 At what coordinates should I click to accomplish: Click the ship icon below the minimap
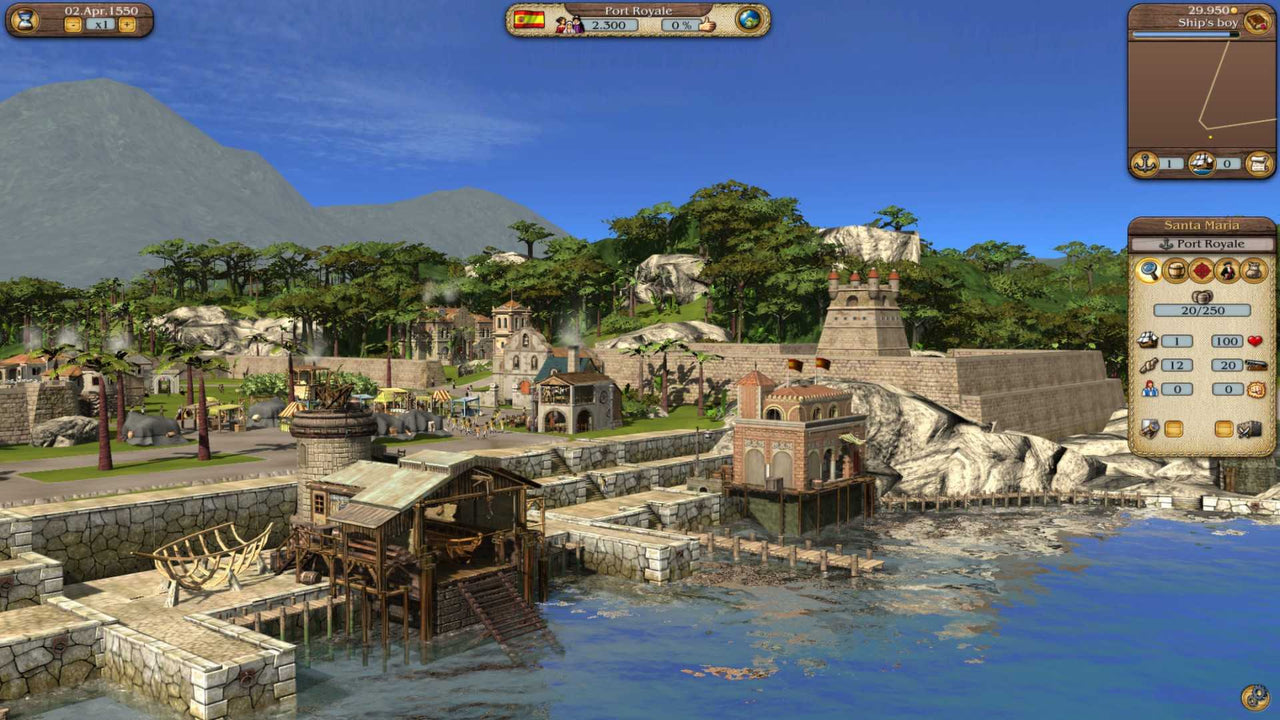(x=1202, y=163)
